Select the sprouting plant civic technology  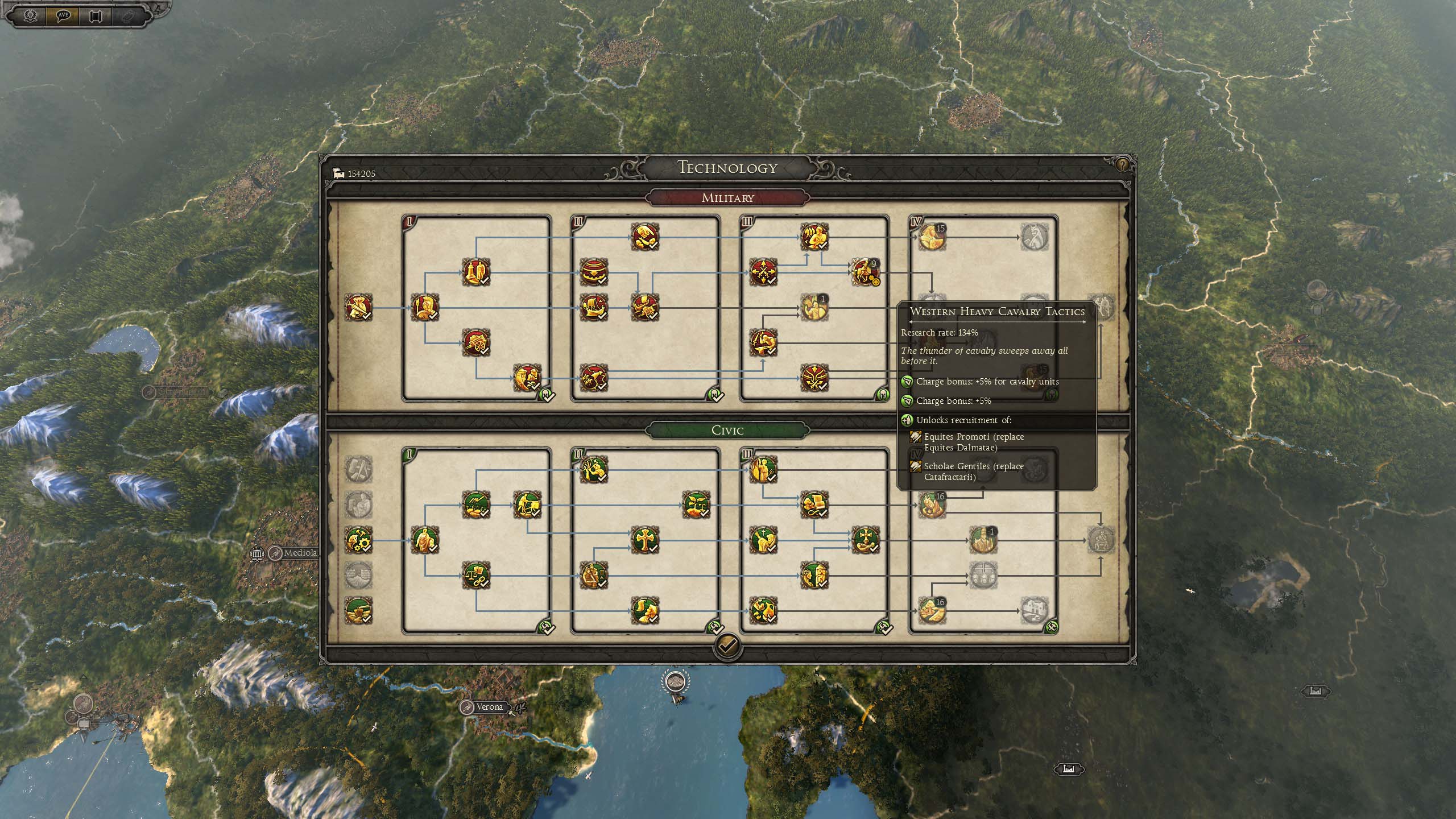(696, 504)
